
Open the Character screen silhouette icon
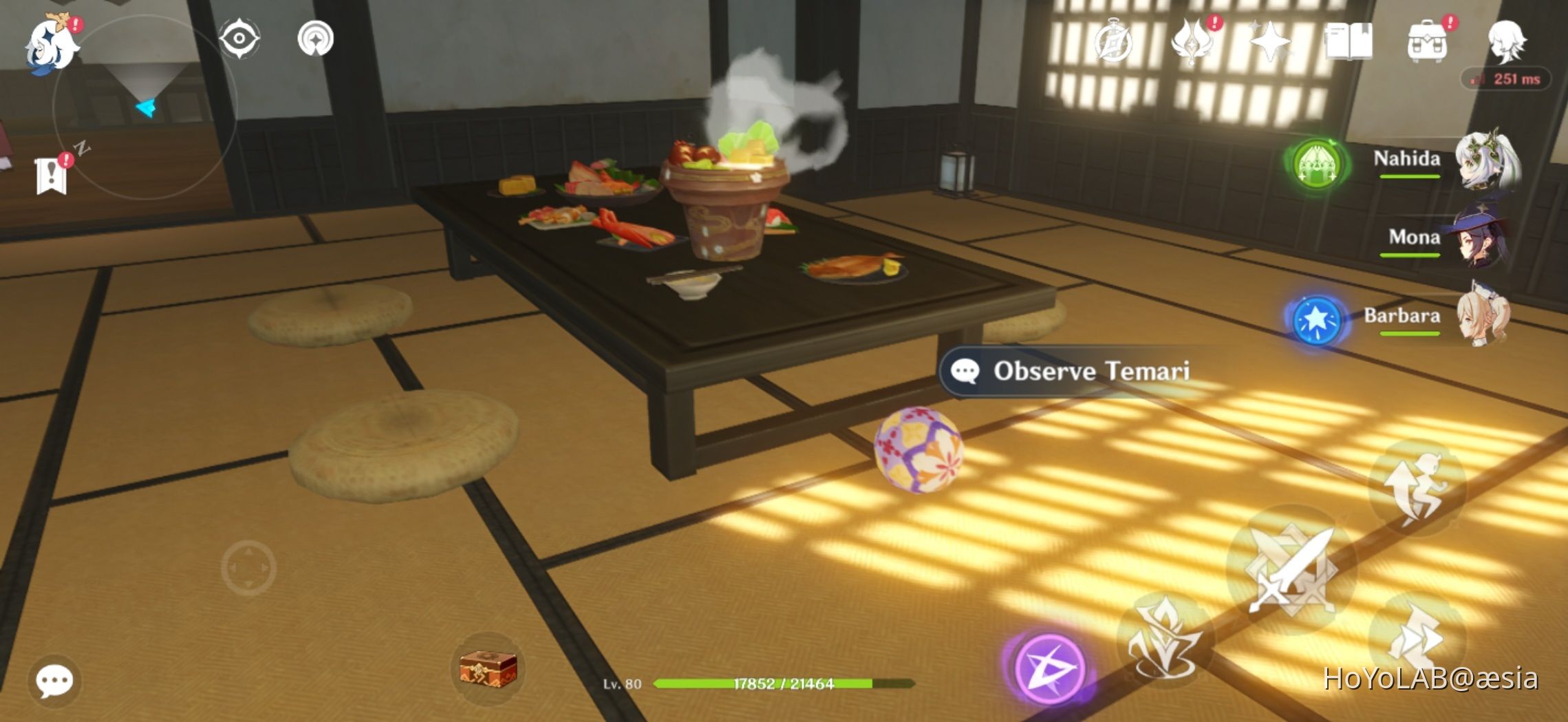[x=1508, y=40]
